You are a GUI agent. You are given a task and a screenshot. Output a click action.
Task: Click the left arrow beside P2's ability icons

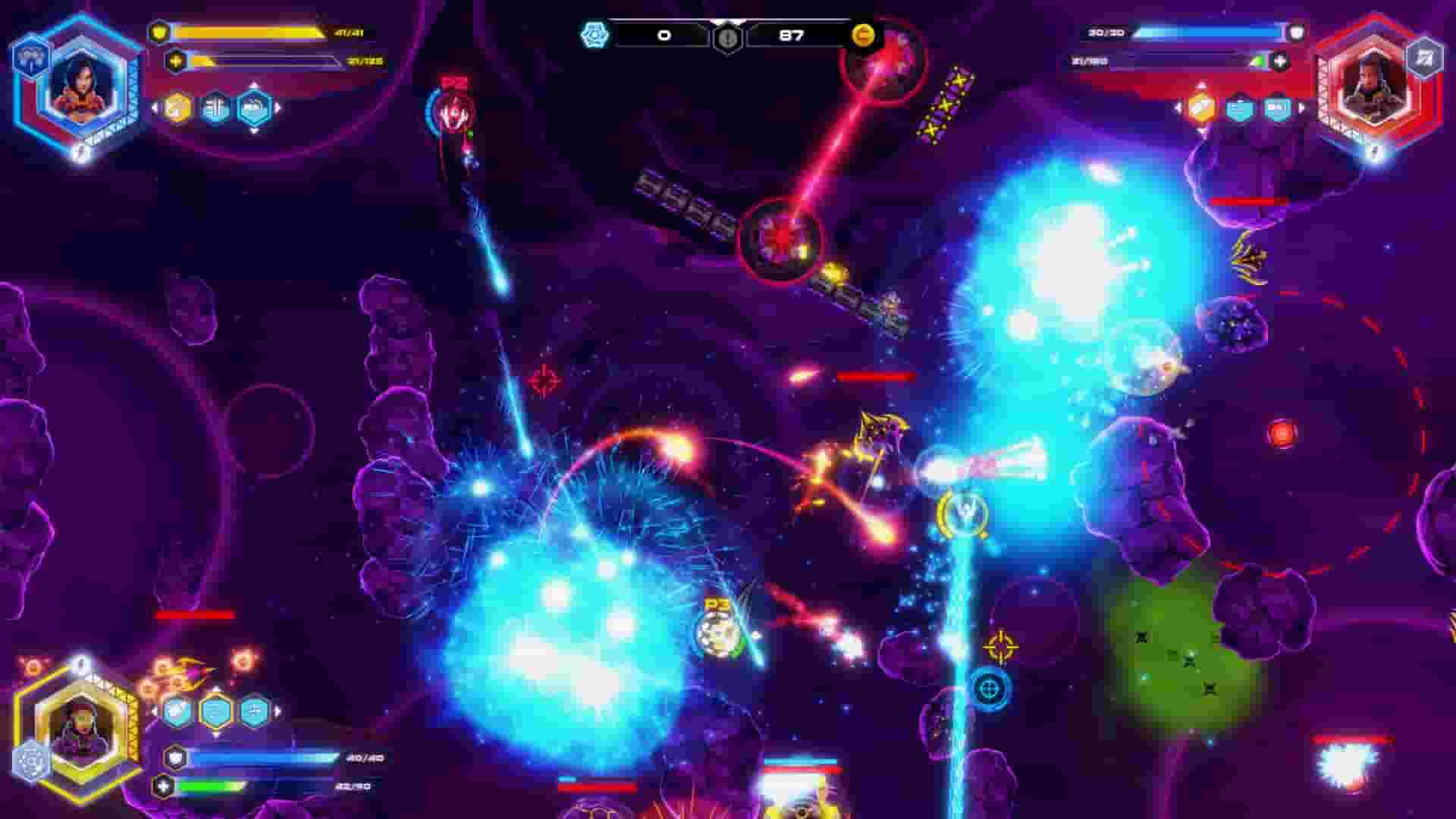1178,108
